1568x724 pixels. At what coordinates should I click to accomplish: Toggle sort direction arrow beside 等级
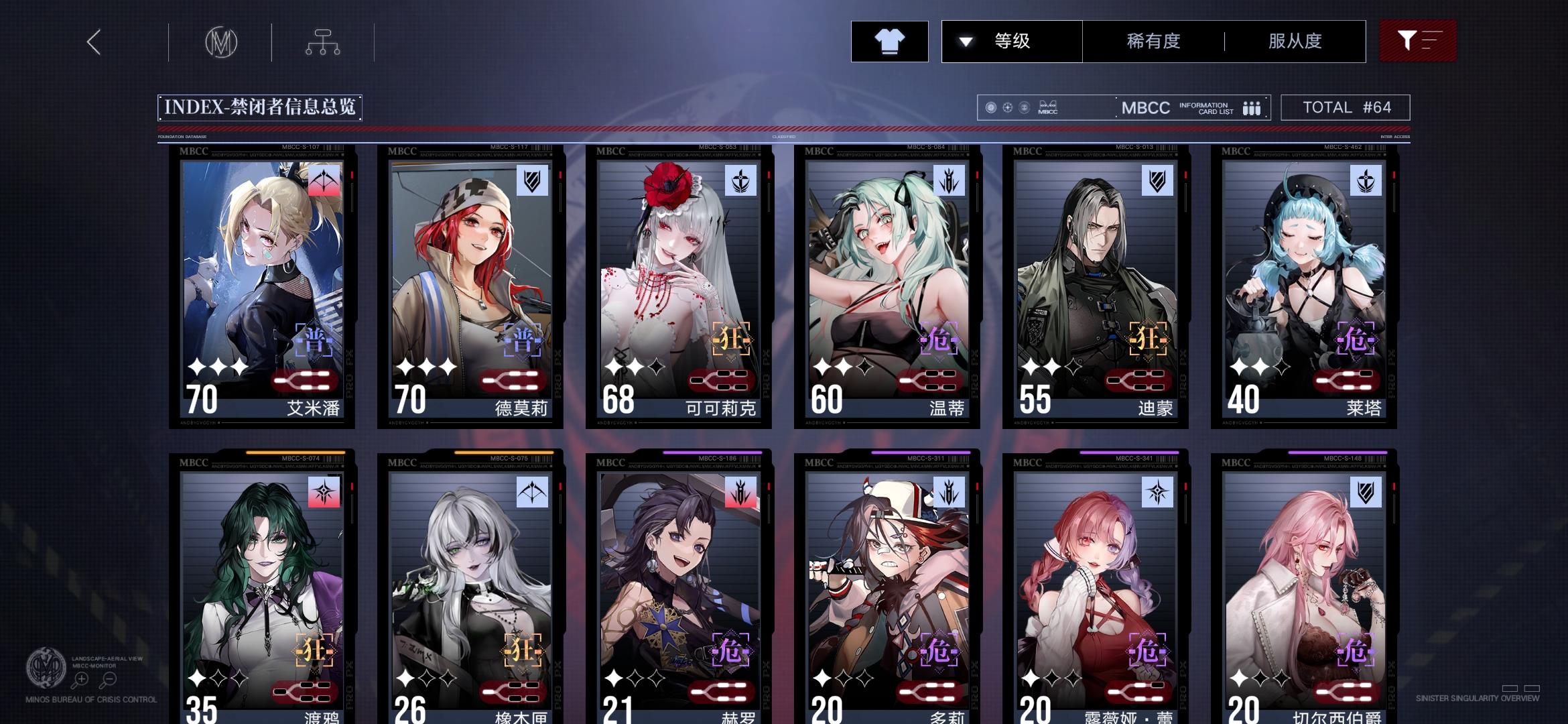point(965,41)
